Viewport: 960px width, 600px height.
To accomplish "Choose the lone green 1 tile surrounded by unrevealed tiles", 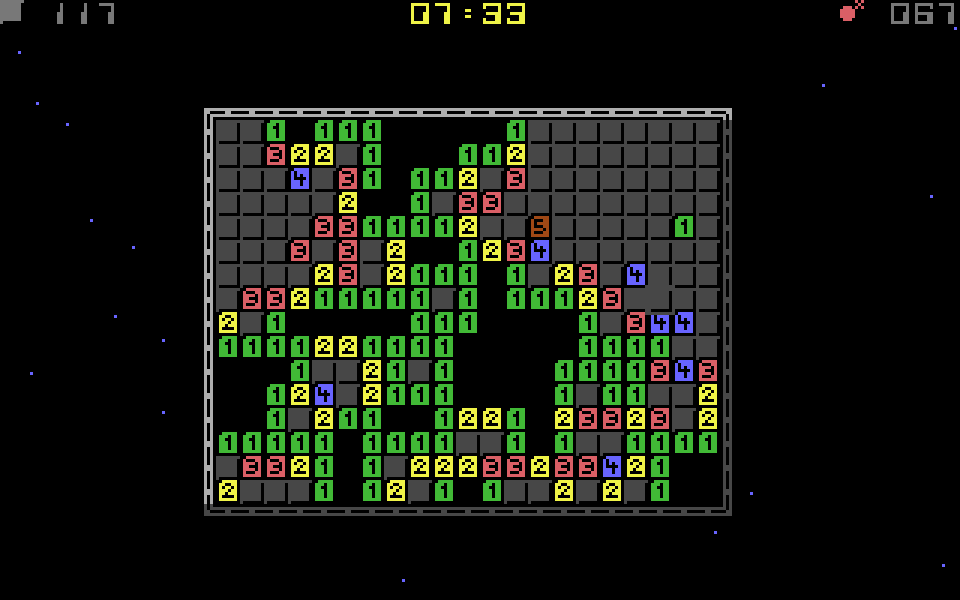I will [x=684, y=226].
